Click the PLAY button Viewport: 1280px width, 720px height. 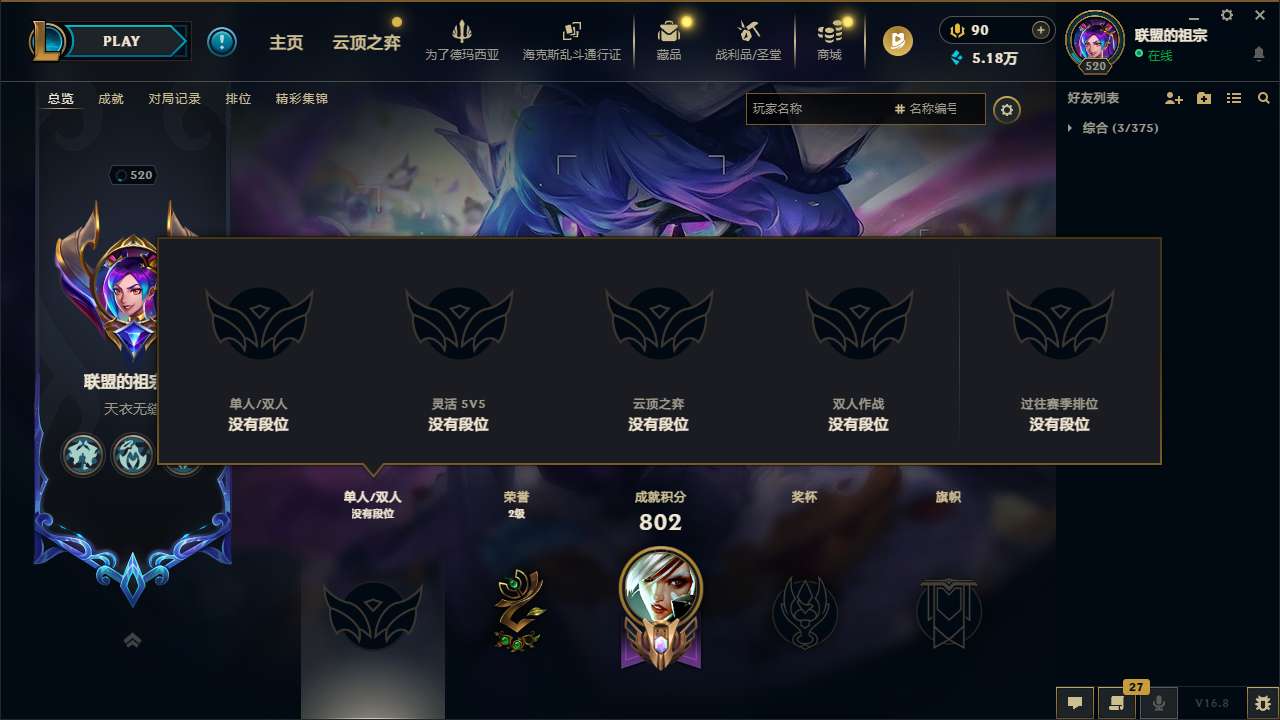(x=122, y=41)
